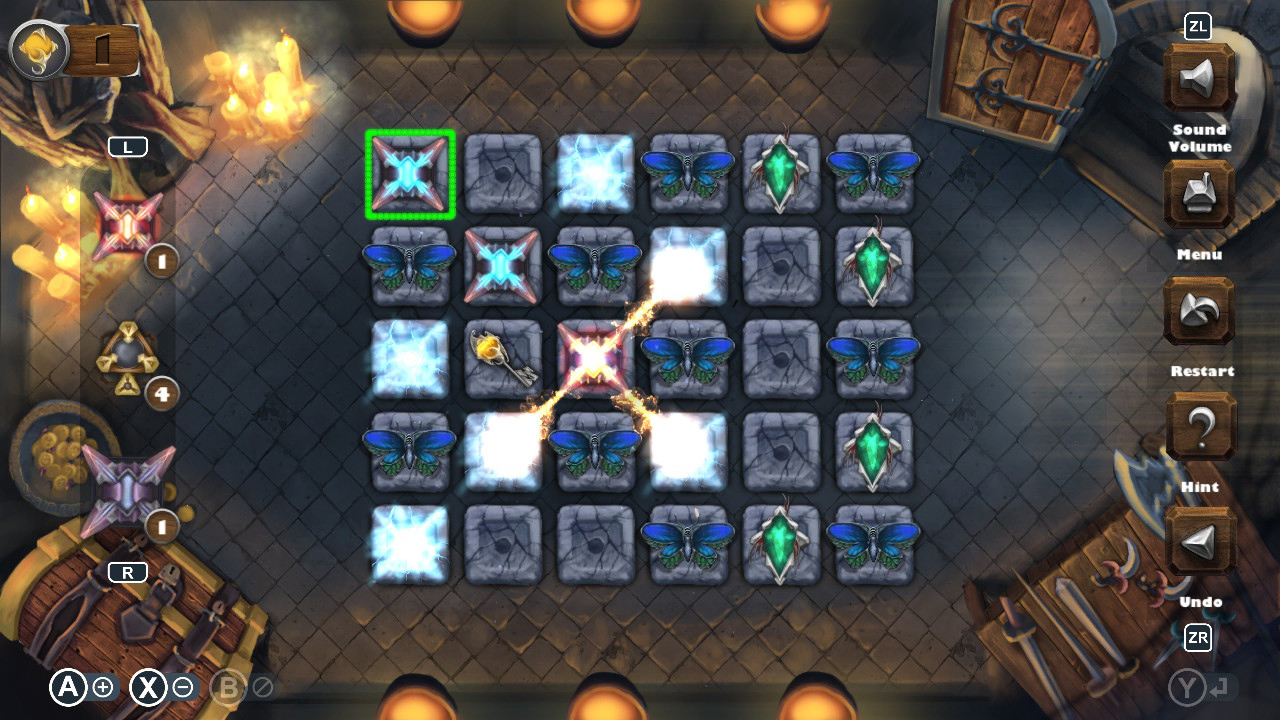The image size is (1280, 720).
Task: Click a green crystal tile
Action: 781,174
